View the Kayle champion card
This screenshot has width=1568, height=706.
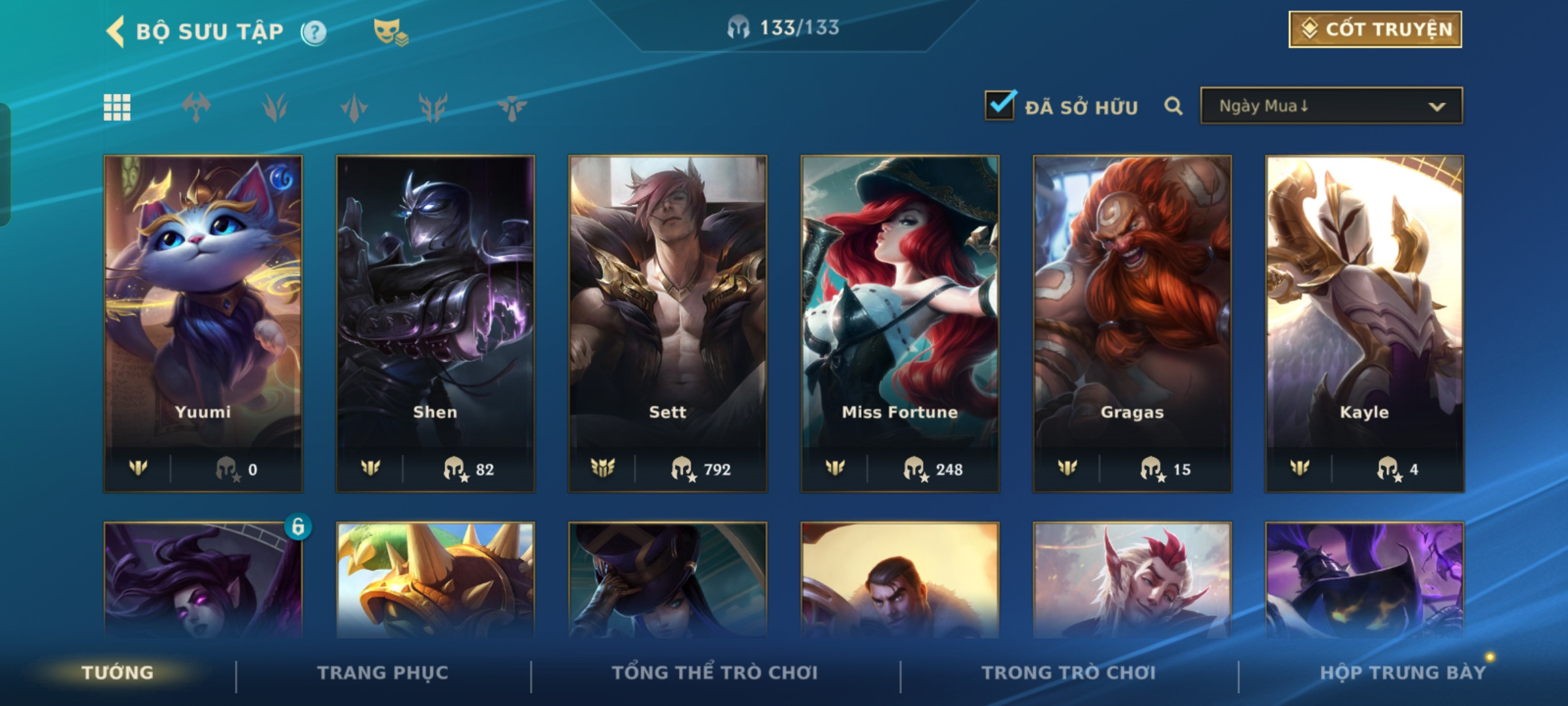pos(1364,323)
